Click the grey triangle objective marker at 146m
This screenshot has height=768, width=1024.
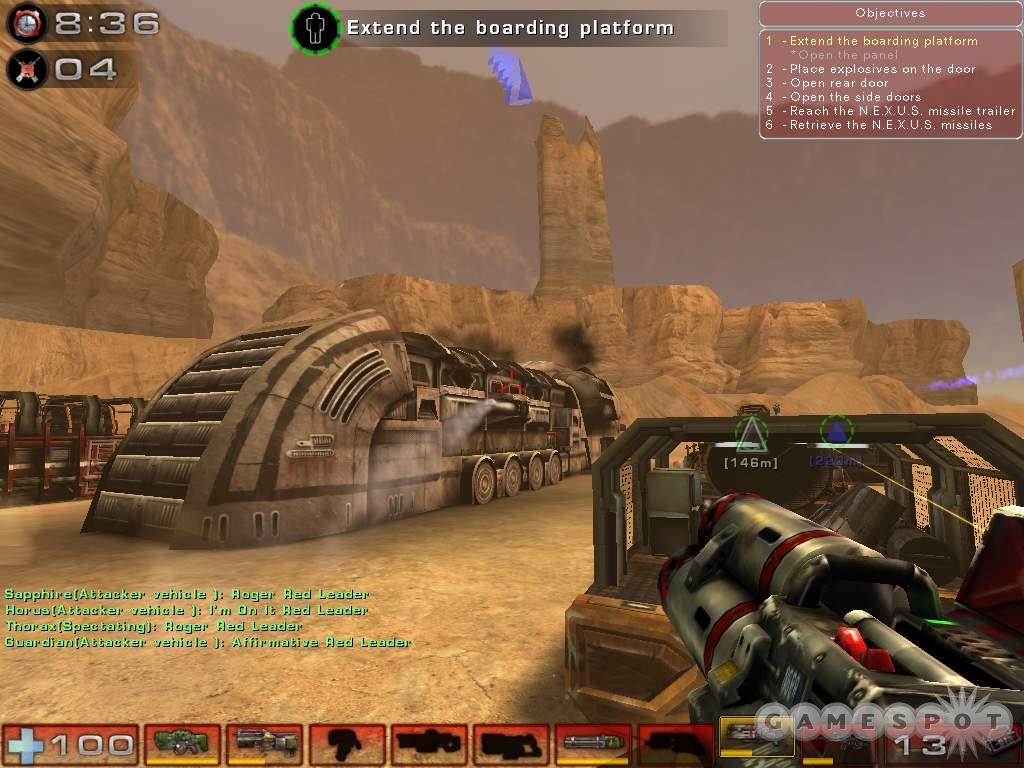point(751,433)
